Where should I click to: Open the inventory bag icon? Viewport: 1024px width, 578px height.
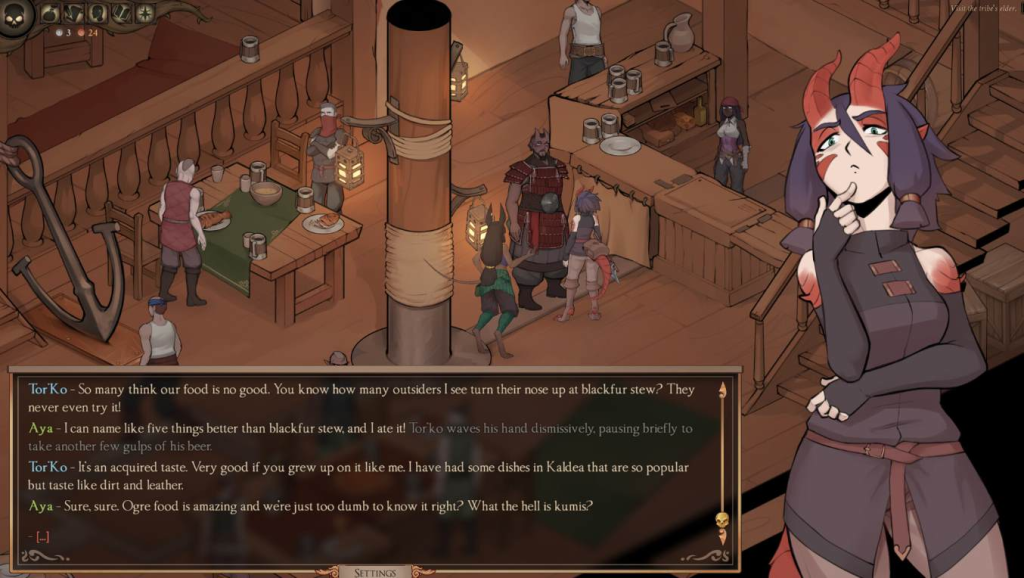pyautogui.click(x=50, y=14)
